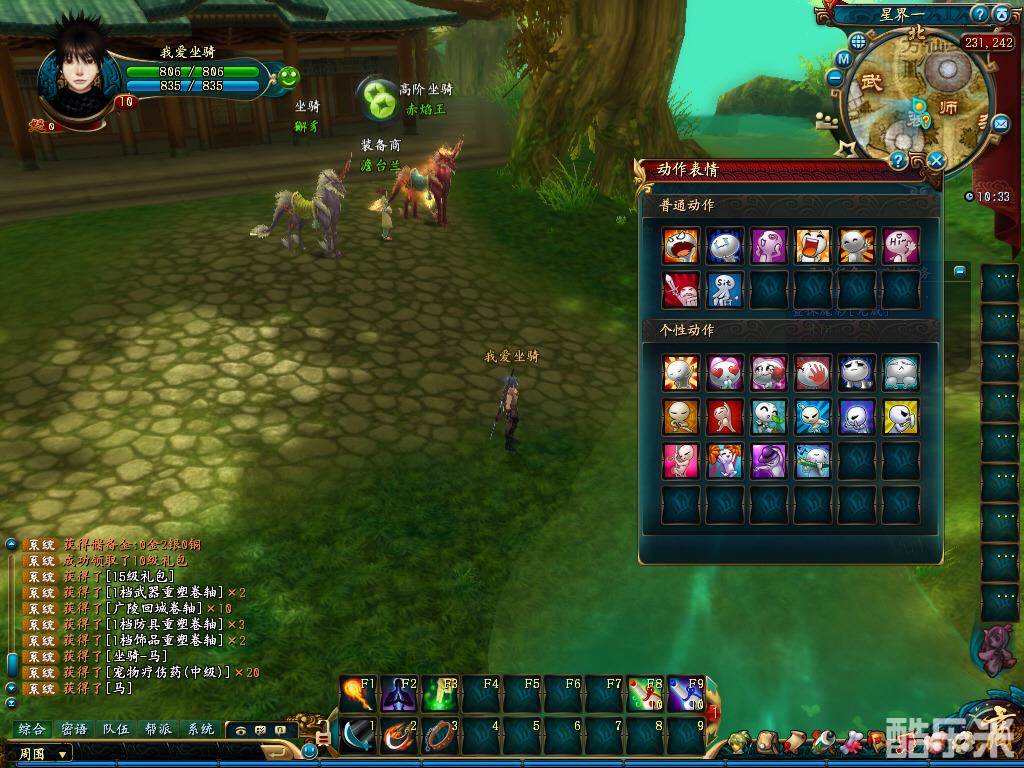Pick the red sword warrior emote

(x=680, y=289)
